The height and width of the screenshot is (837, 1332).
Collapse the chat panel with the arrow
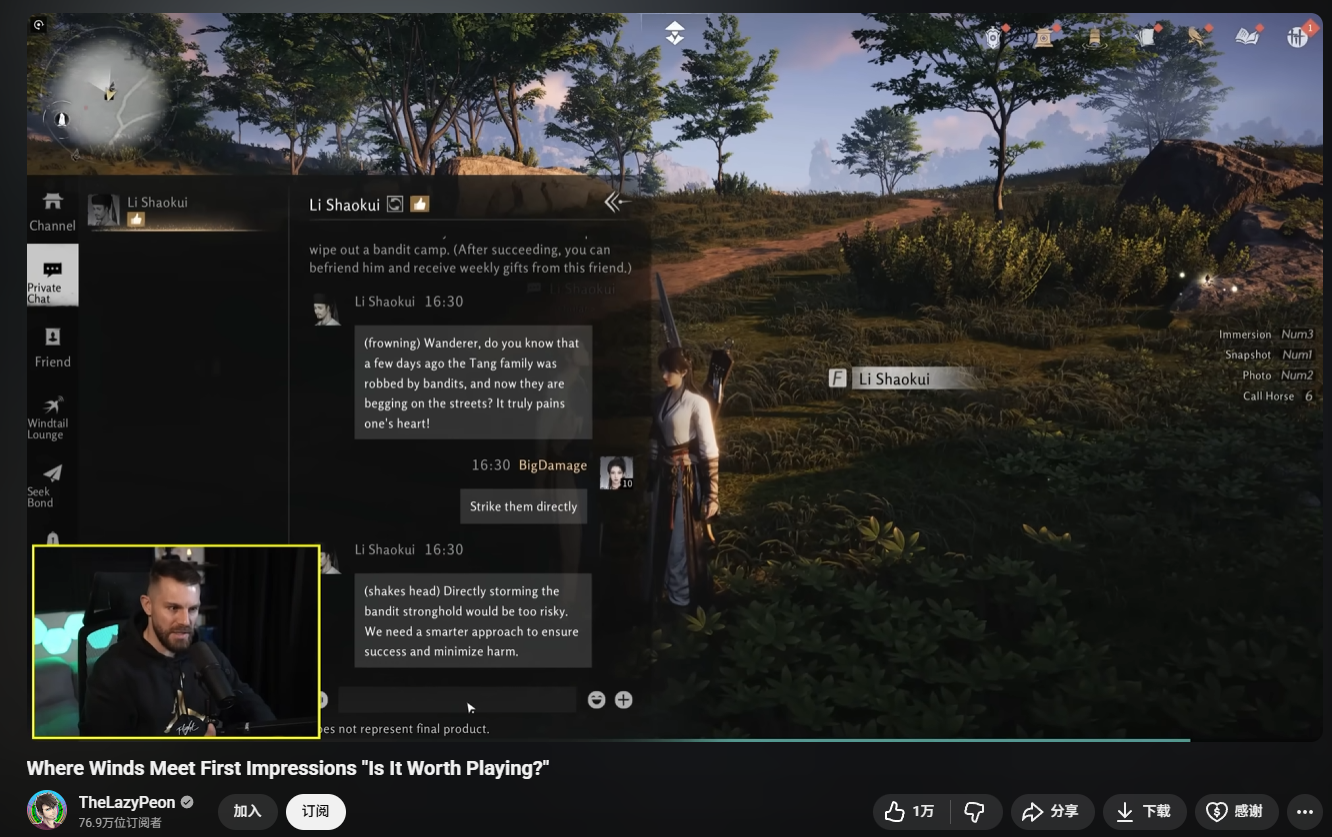(616, 202)
